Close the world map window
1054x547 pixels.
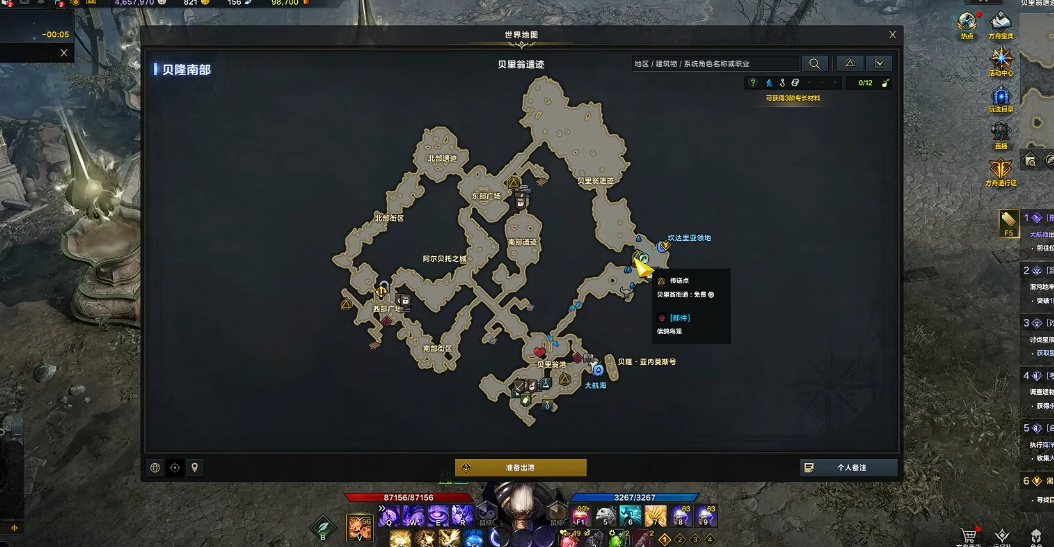(892, 35)
